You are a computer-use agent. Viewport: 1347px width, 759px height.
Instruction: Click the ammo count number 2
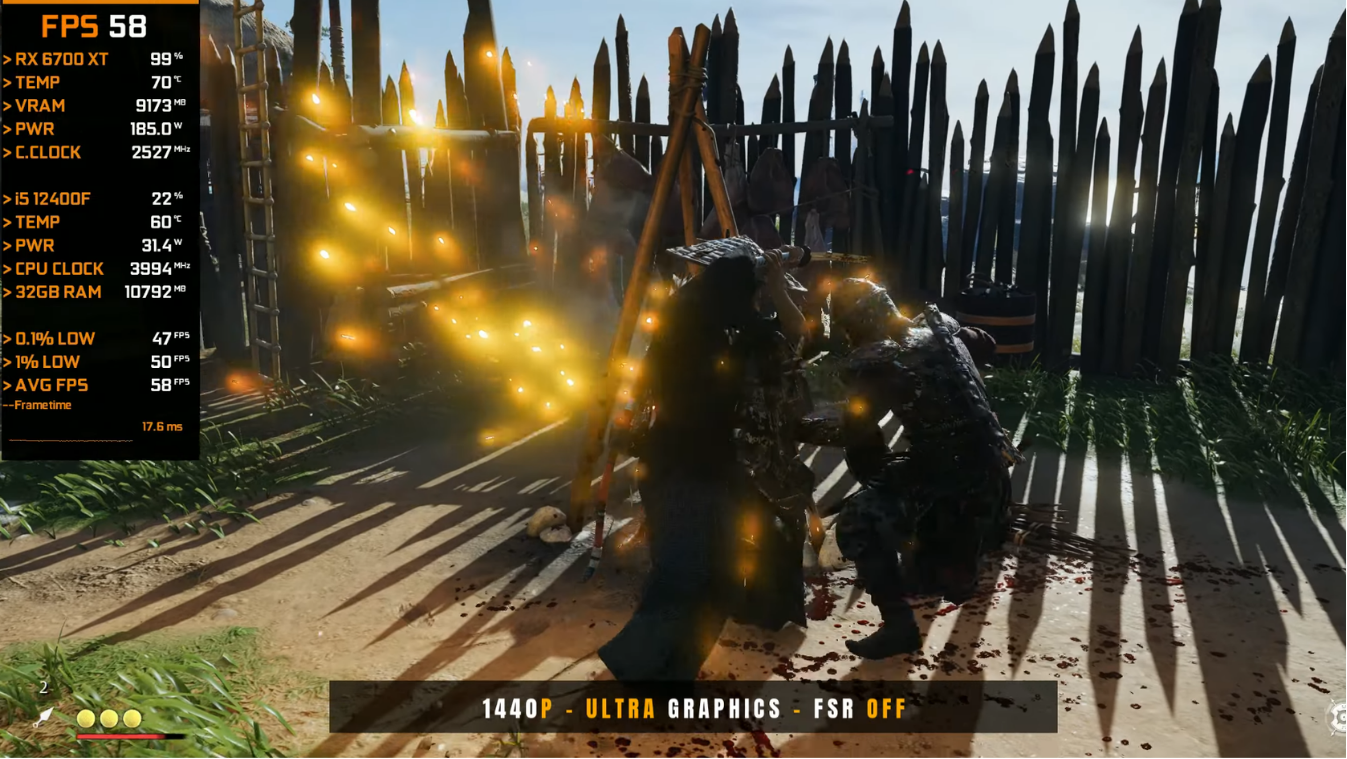pos(43,687)
